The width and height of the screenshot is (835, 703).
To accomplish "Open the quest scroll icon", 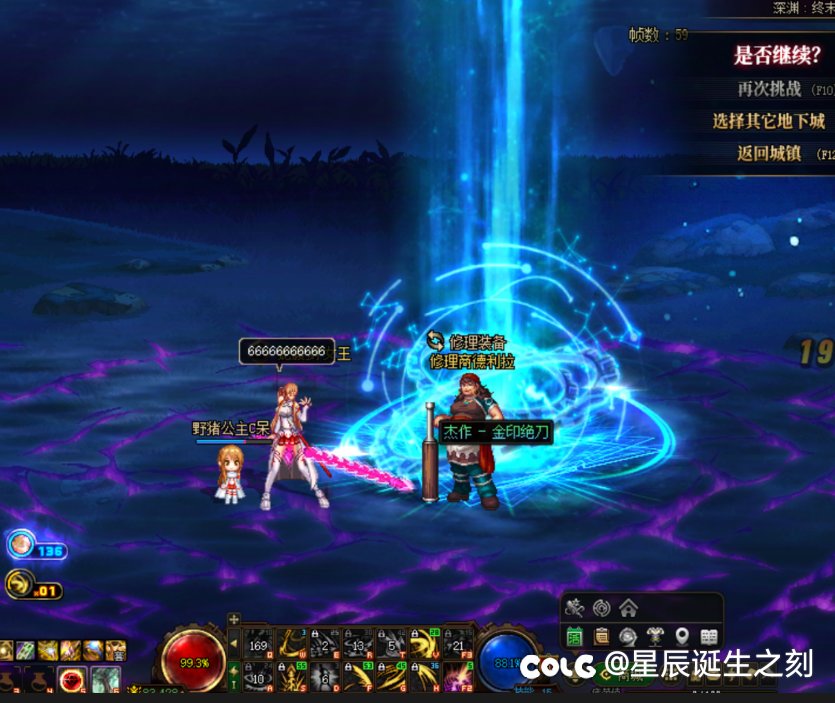I will tap(601, 635).
